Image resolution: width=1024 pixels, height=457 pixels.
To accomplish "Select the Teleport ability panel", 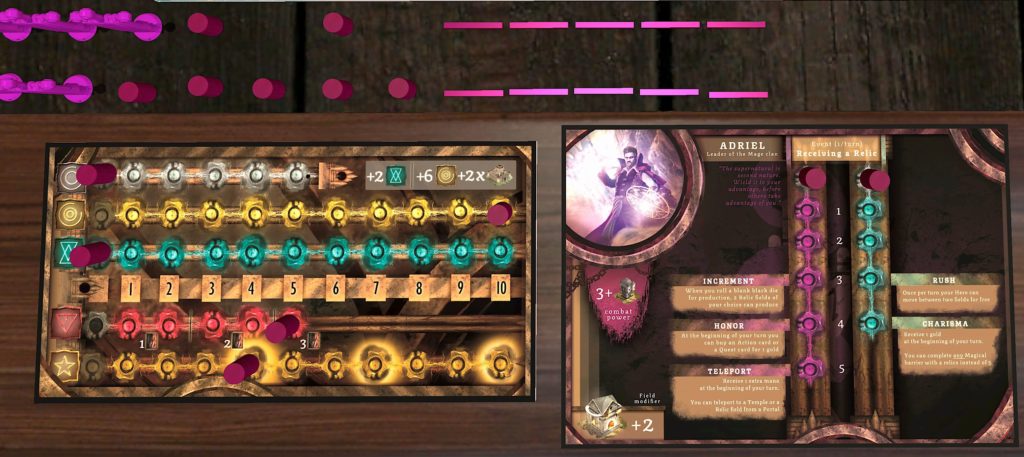I will tap(729, 391).
